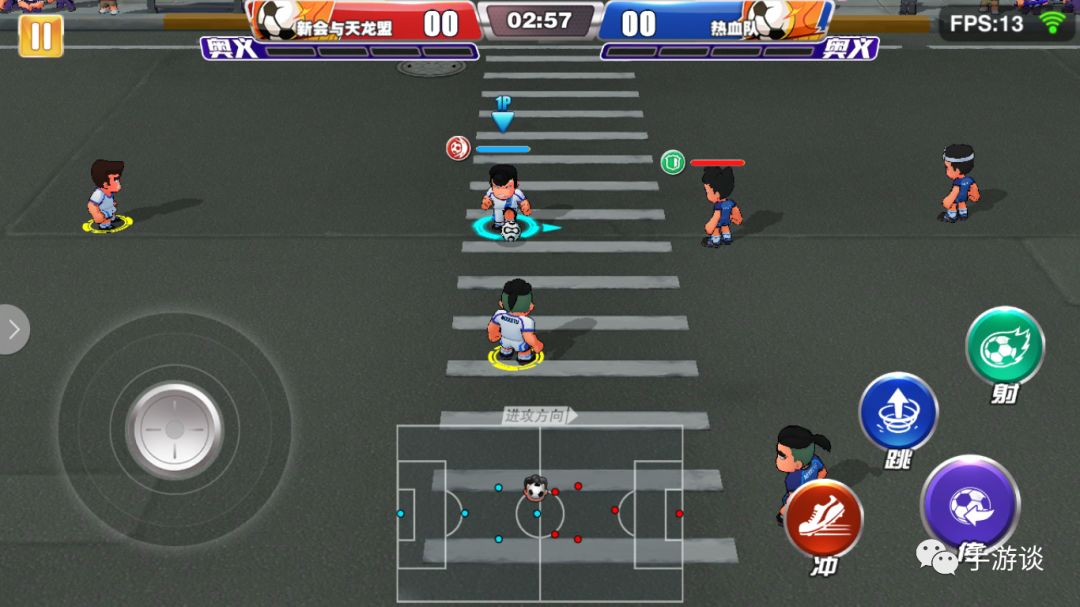Use the red sprint (冲) button
The width and height of the screenshot is (1080, 607).
pyautogui.click(x=823, y=518)
